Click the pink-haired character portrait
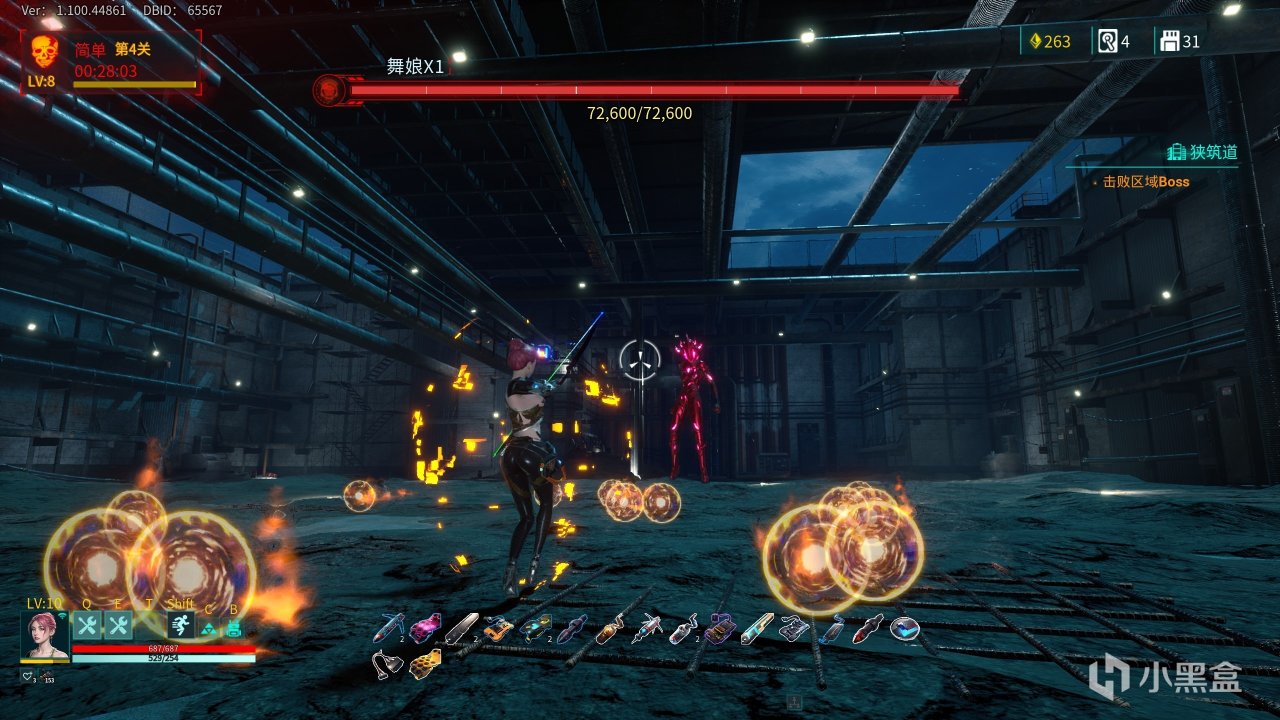 [x=45, y=636]
